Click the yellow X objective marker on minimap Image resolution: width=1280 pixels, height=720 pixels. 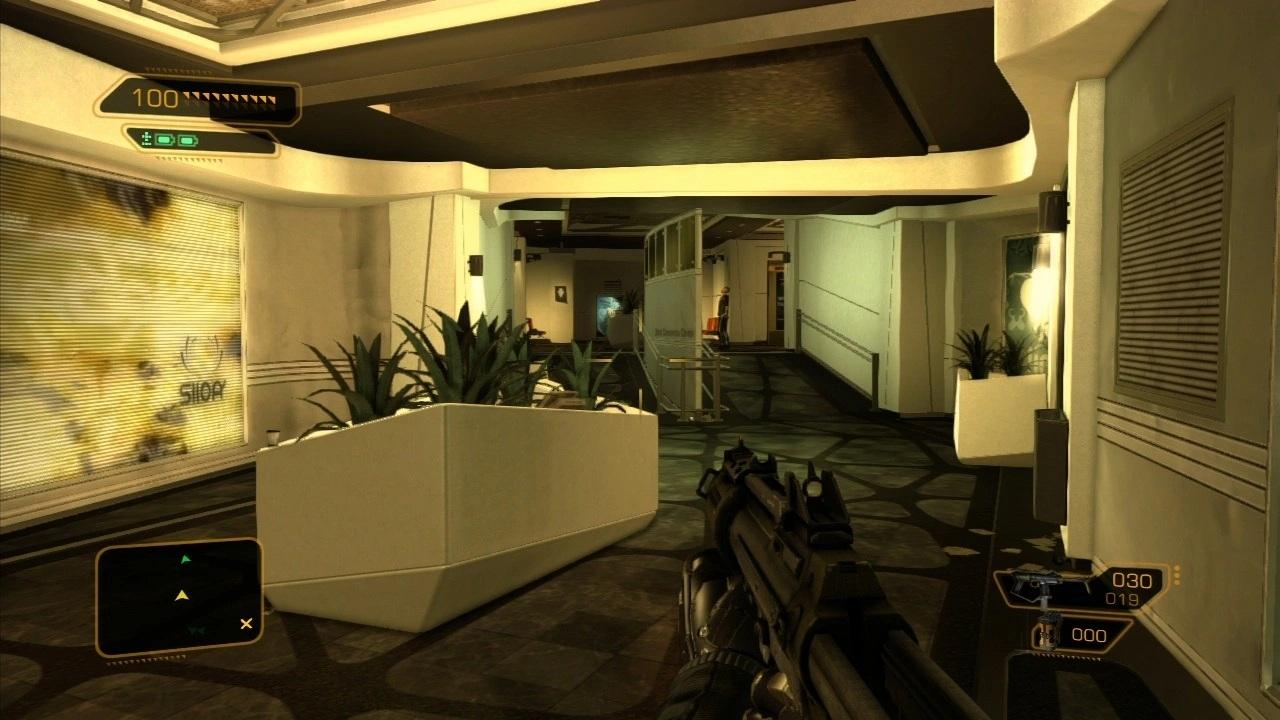point(247,624)
